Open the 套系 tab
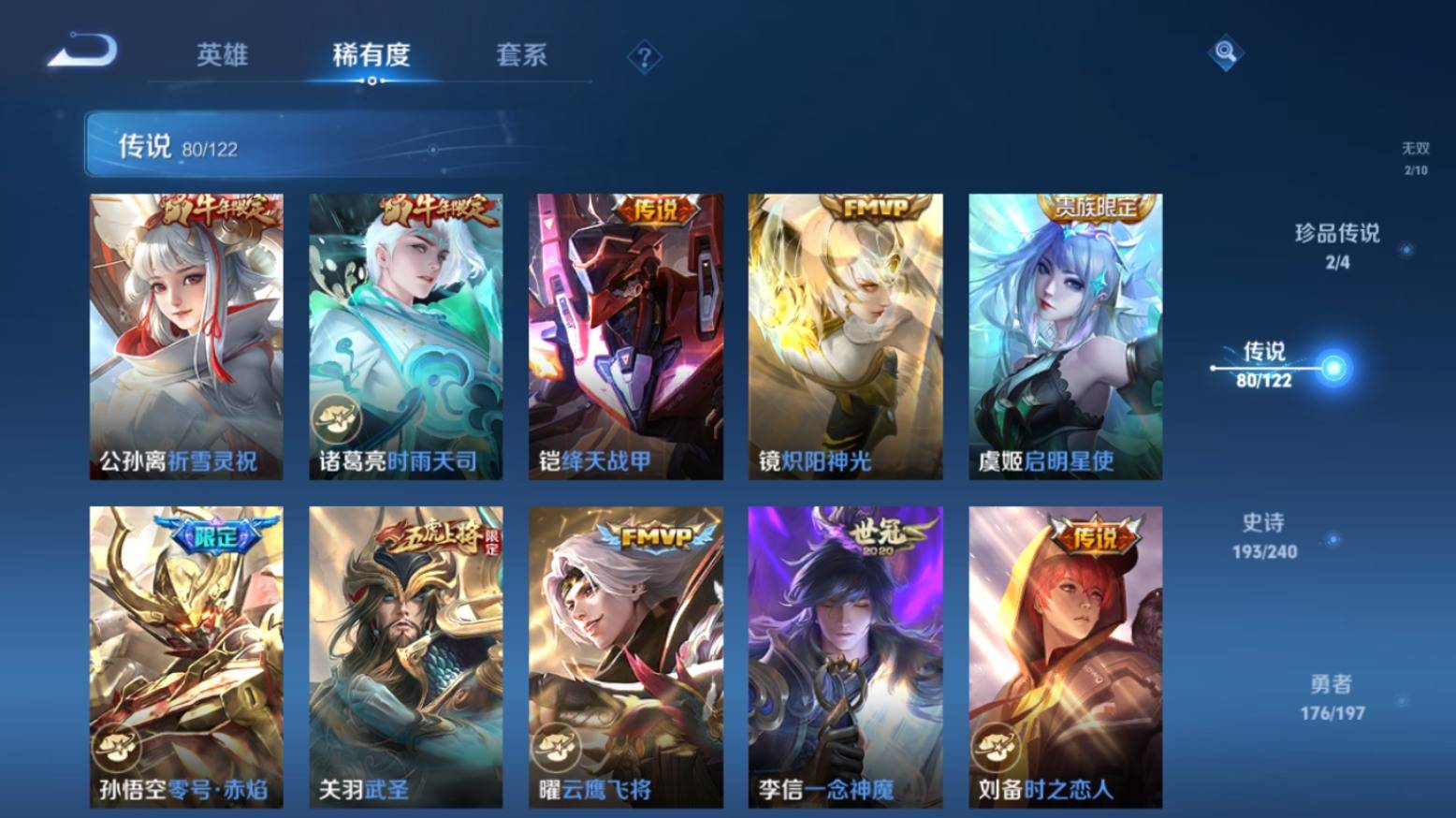 (521, 55)
